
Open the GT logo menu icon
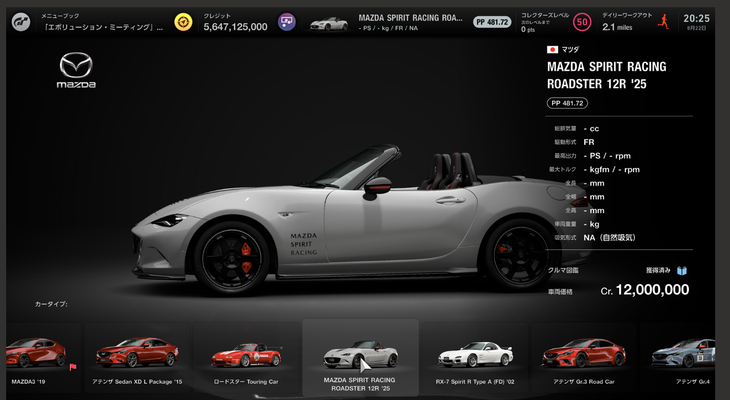(20, 21)
